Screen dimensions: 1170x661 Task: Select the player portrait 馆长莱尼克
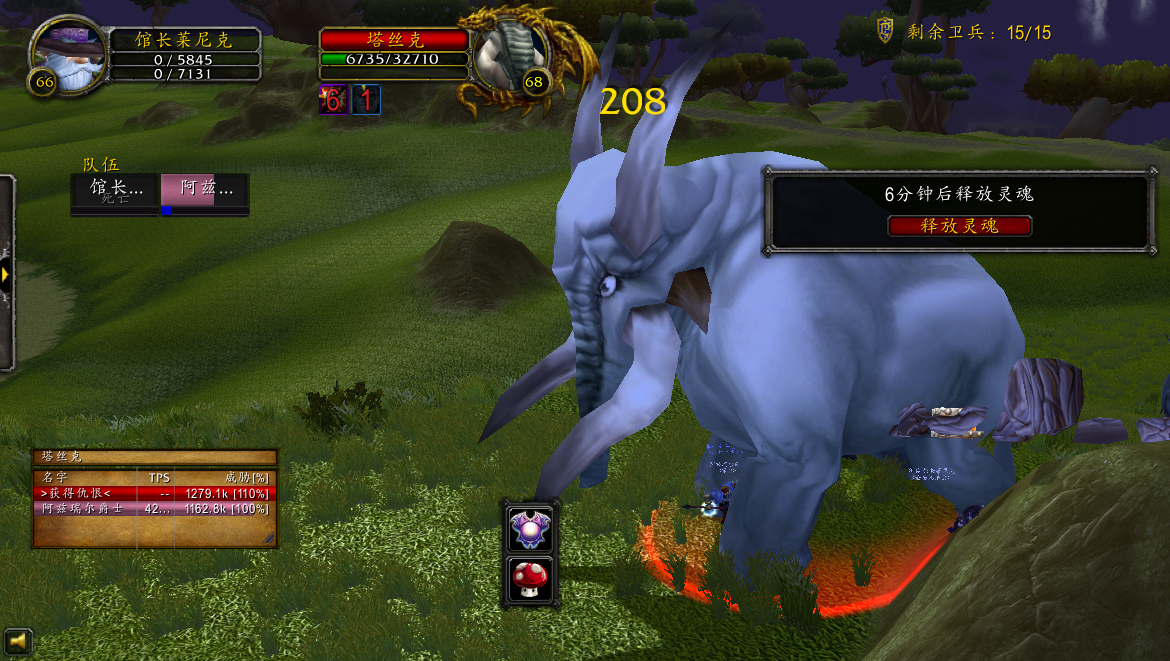point(68,54)
